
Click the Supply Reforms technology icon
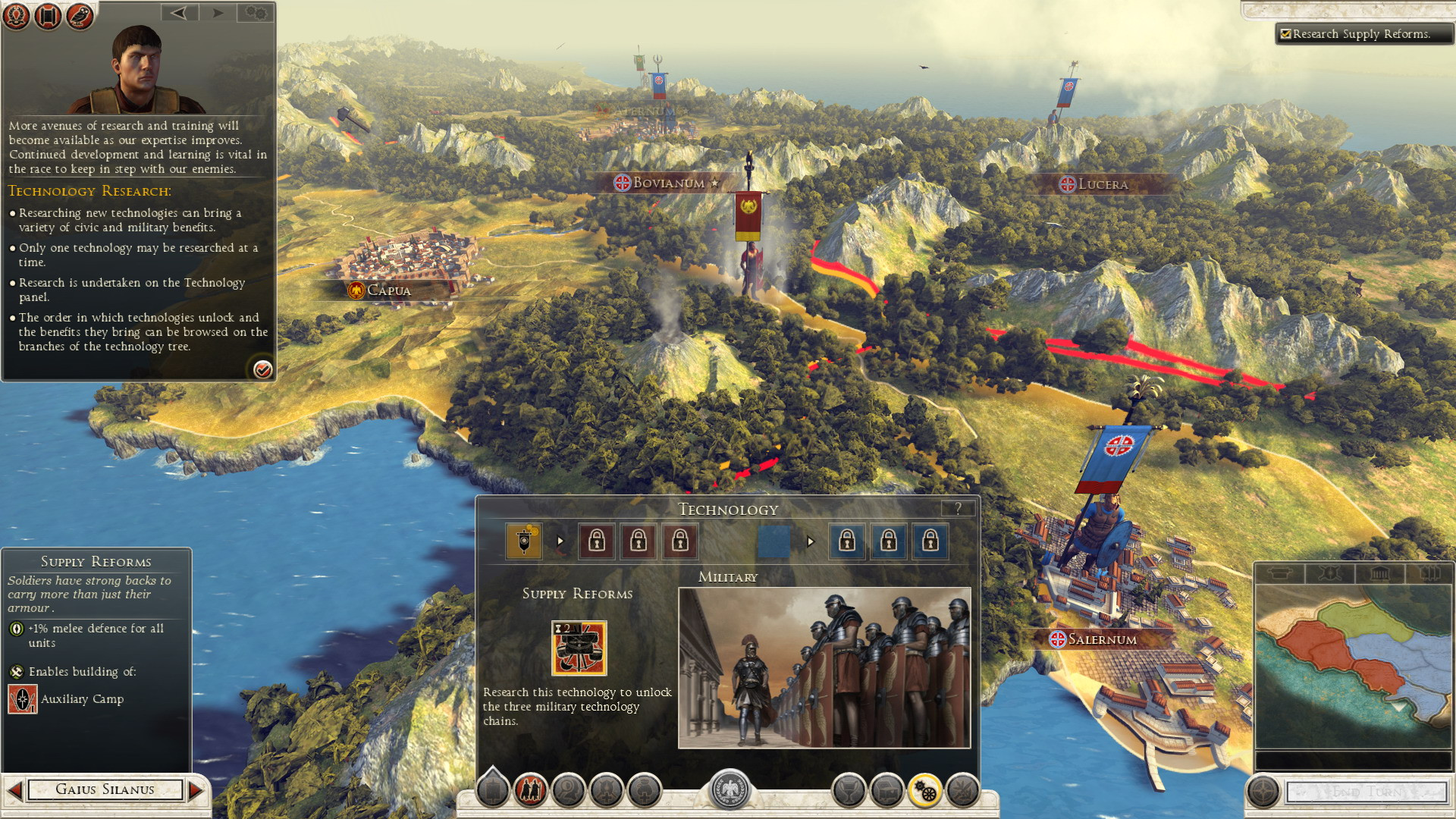point(579,648)
